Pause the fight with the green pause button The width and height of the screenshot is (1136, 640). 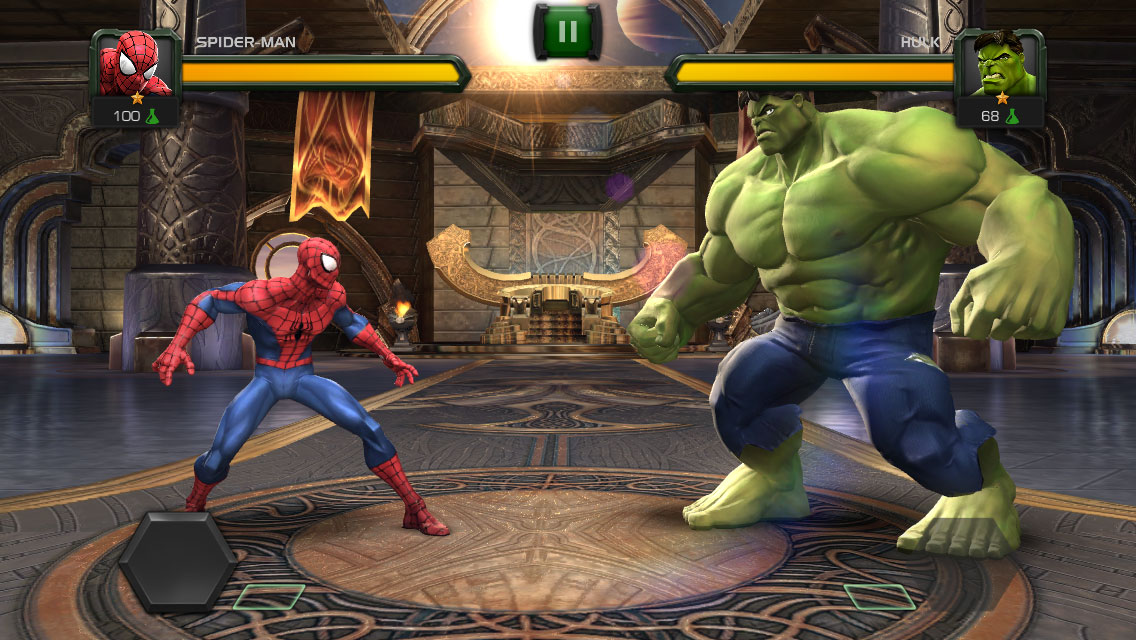567,32
